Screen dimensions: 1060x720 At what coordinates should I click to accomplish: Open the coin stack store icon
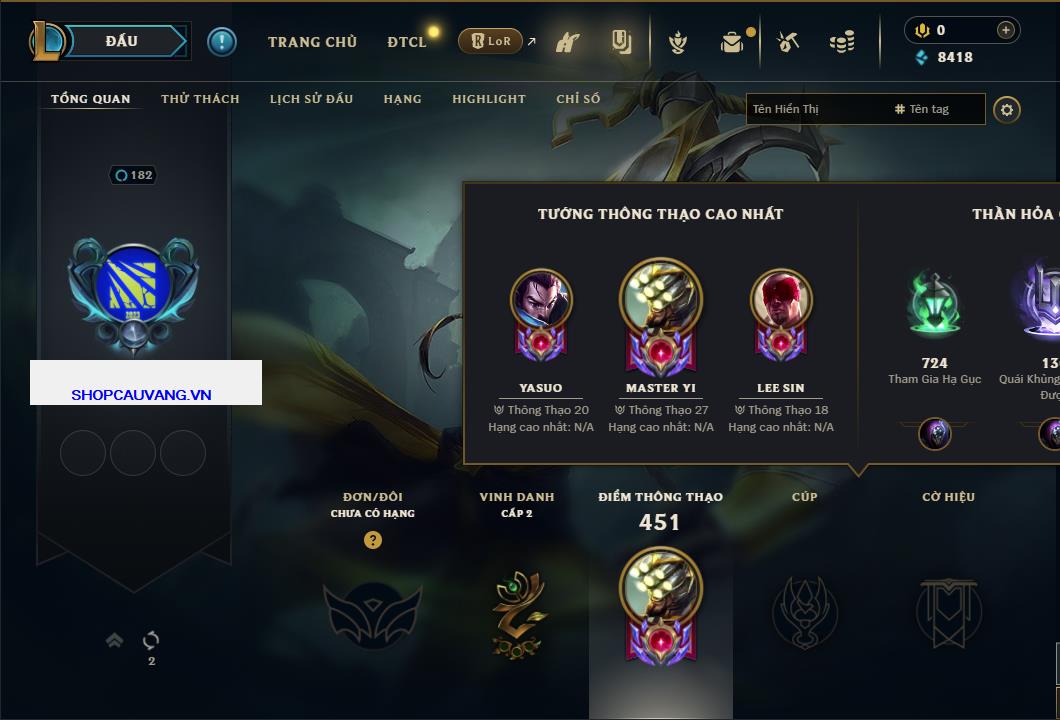[x=842, y=42]
